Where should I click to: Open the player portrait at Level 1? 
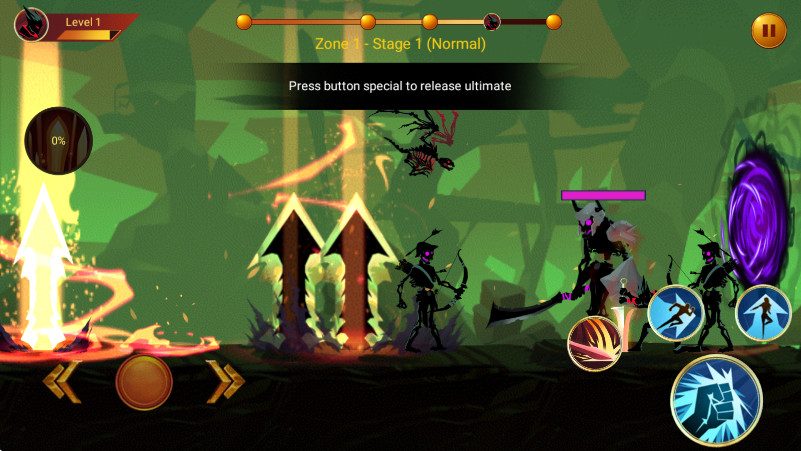(32, 24)
